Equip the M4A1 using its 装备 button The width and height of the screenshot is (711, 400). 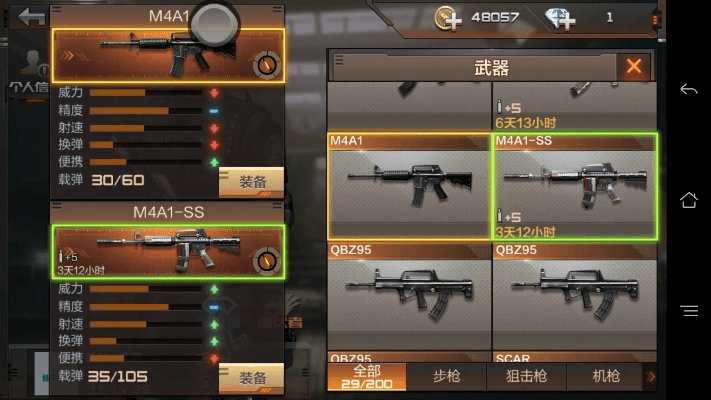[252, 182]
